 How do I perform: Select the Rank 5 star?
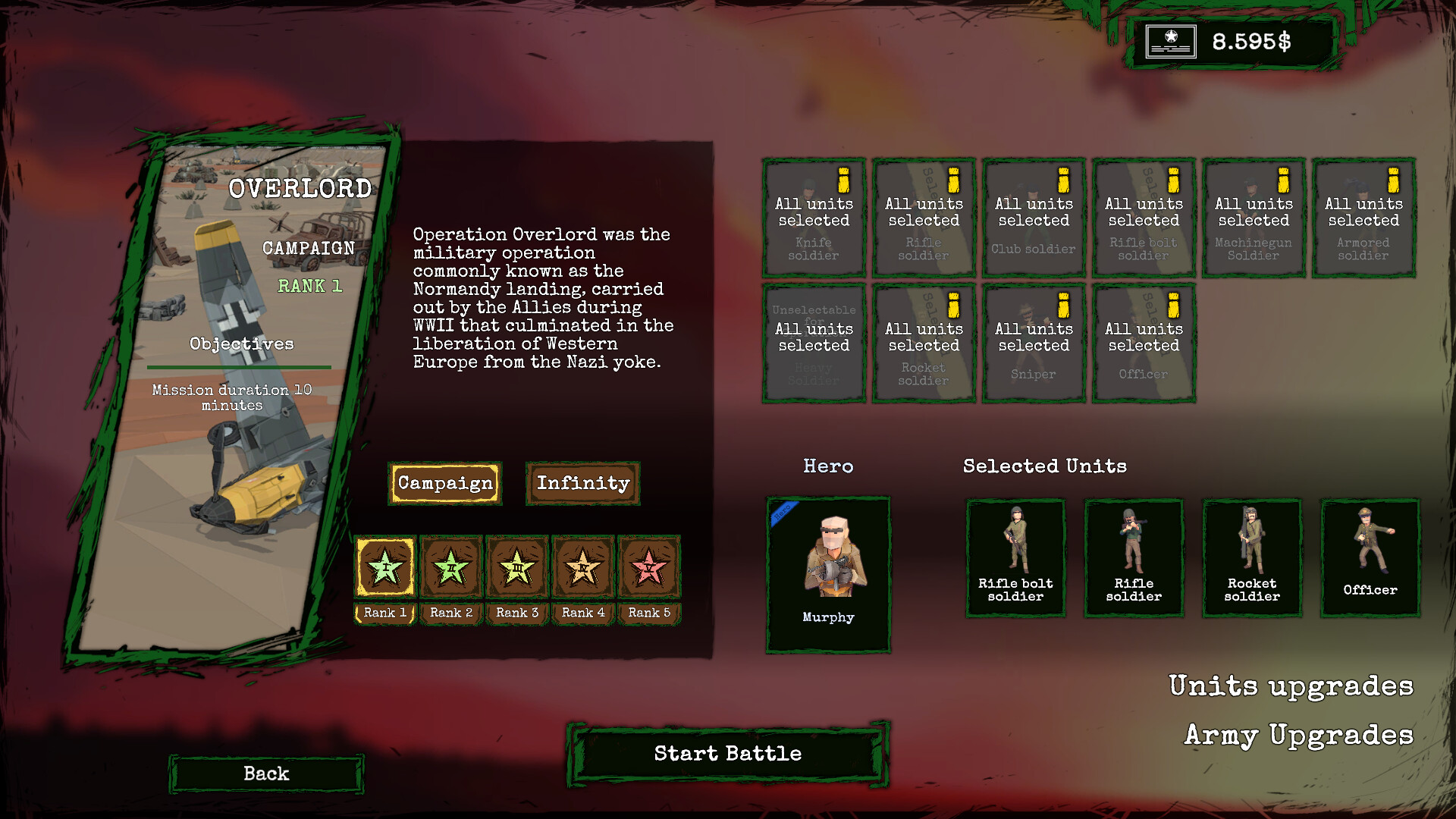649,566
